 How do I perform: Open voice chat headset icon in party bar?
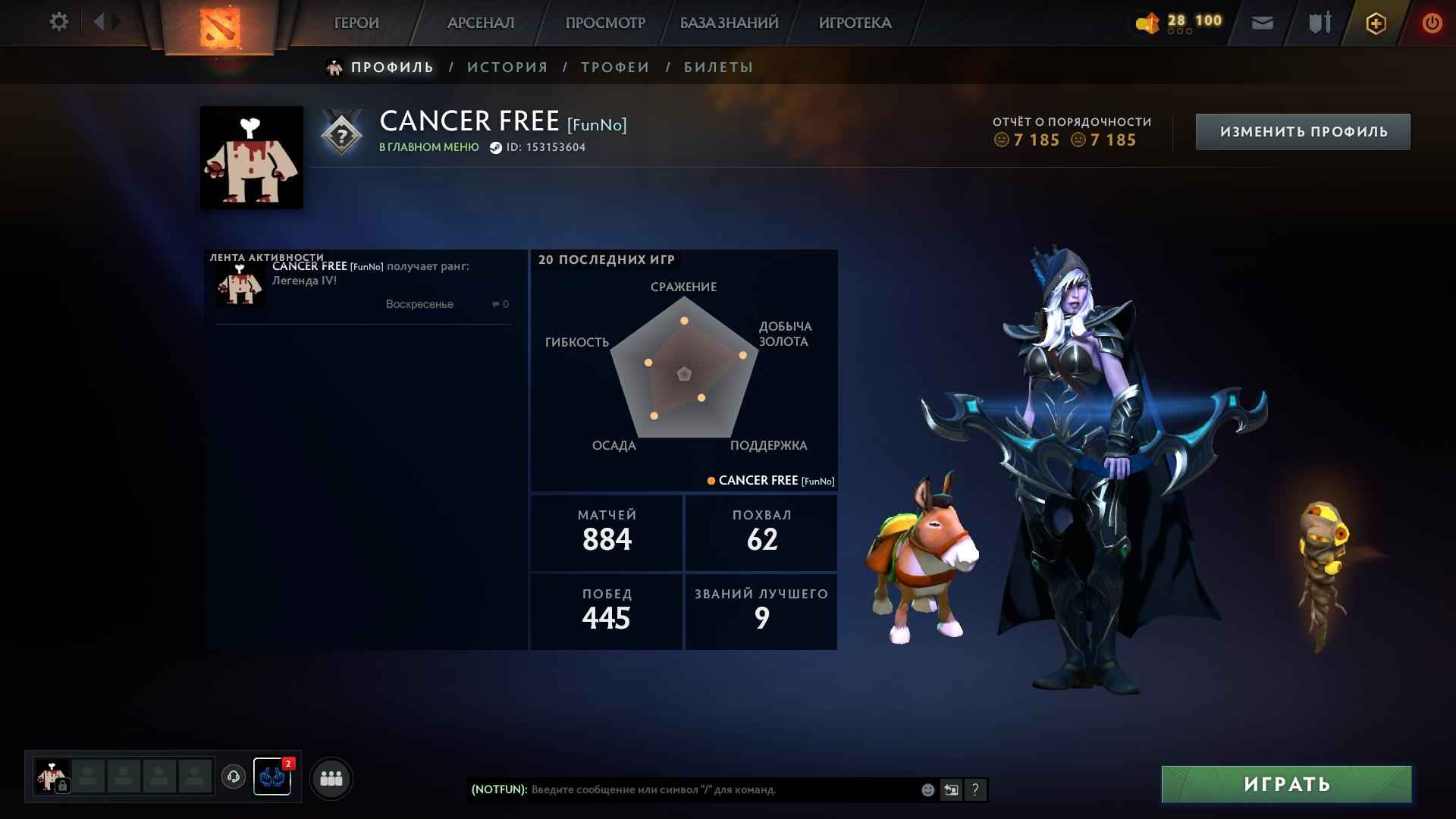tap(233, 777)
